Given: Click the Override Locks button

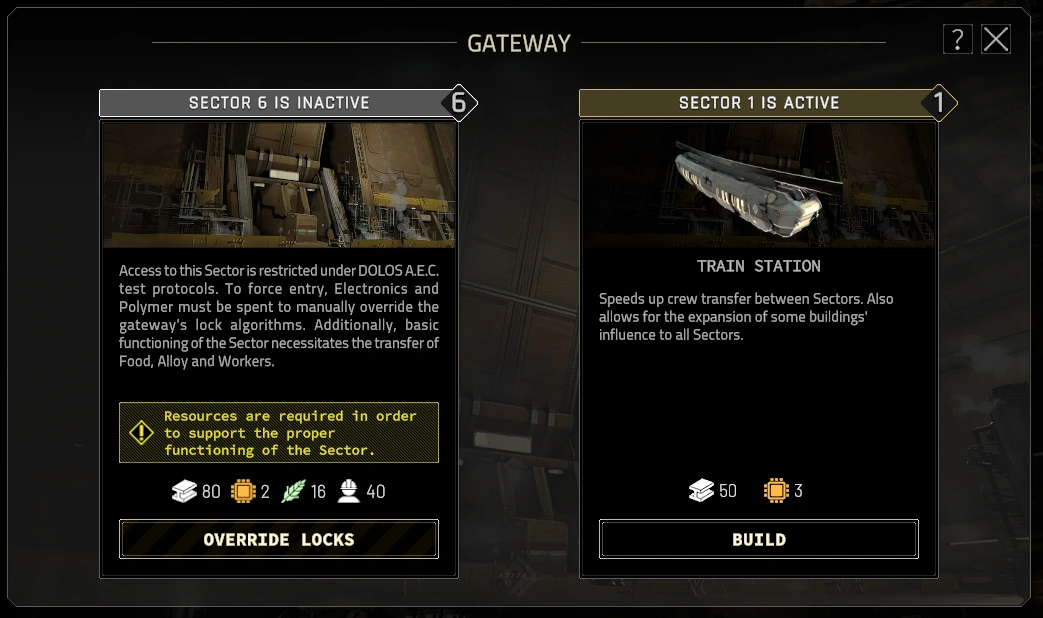Looking at the screenshot, I should click(x=279, y=540).
